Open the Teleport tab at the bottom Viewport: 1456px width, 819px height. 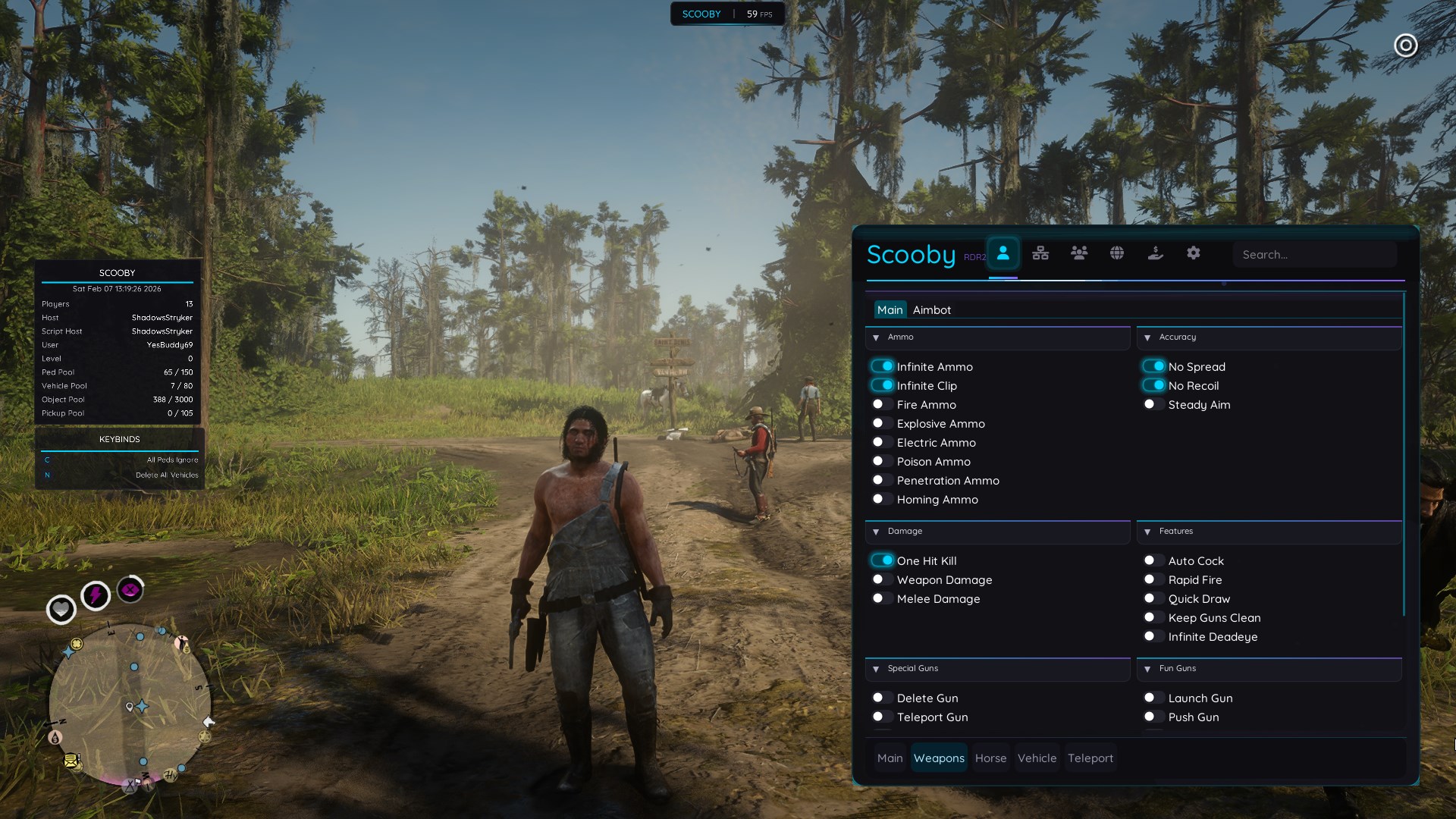(x=1090, y=758)
